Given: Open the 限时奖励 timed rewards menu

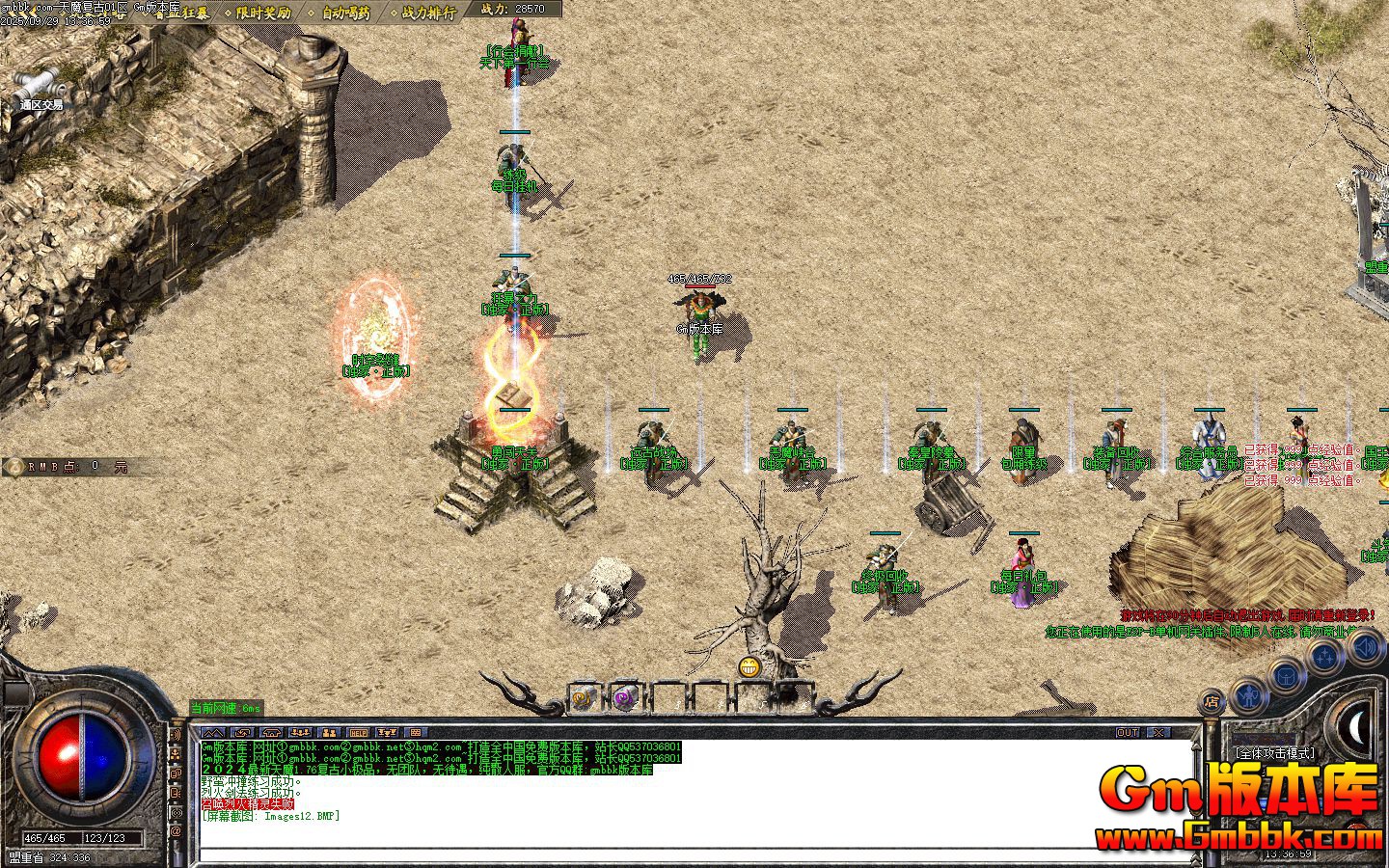Looking at the screenshot, I should tap(262, 13).
